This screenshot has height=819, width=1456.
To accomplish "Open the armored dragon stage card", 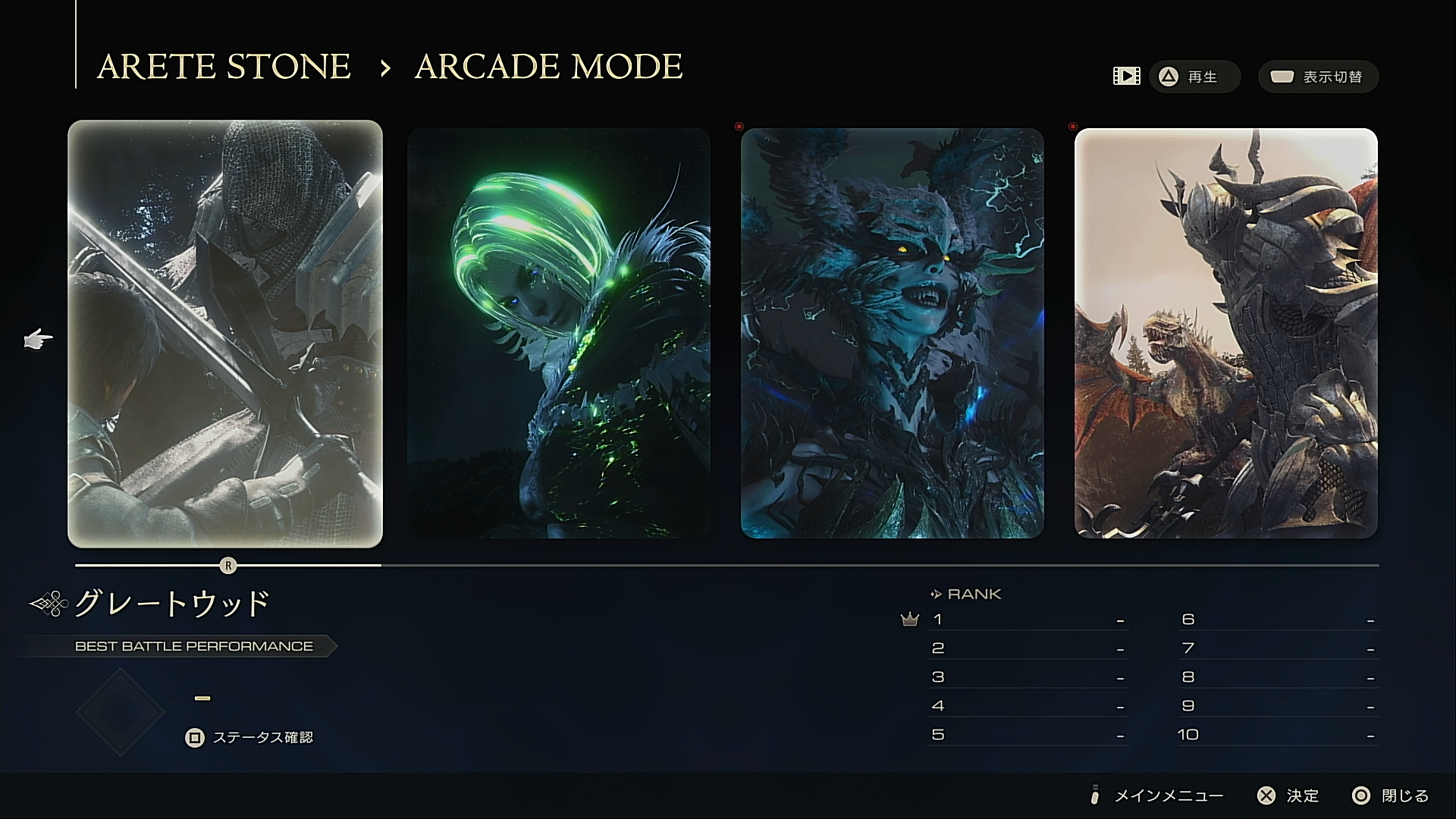I will pos(1225,334).
